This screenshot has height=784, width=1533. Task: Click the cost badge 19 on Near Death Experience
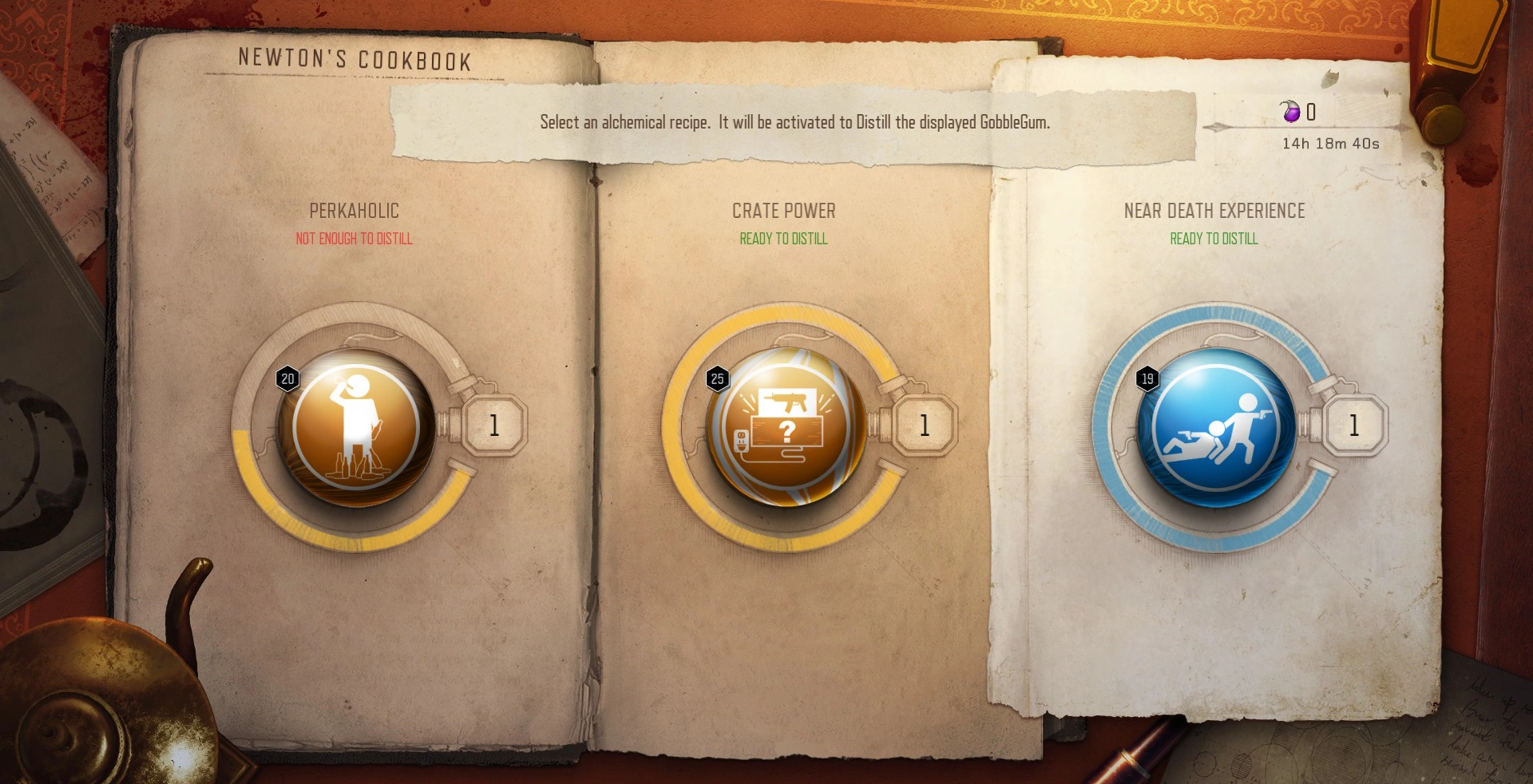(x=1147, y=379)
